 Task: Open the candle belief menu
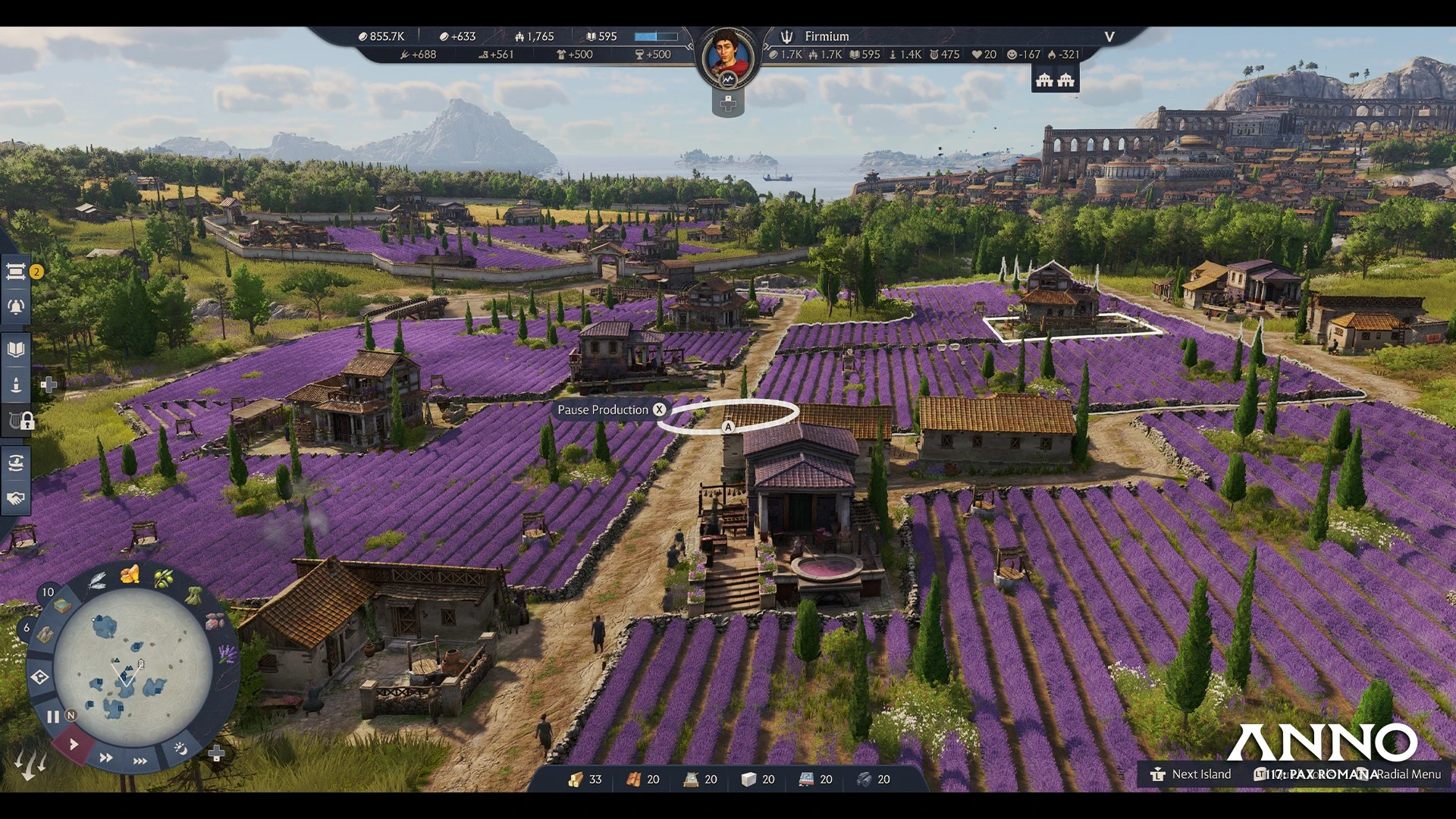[16, 384]
